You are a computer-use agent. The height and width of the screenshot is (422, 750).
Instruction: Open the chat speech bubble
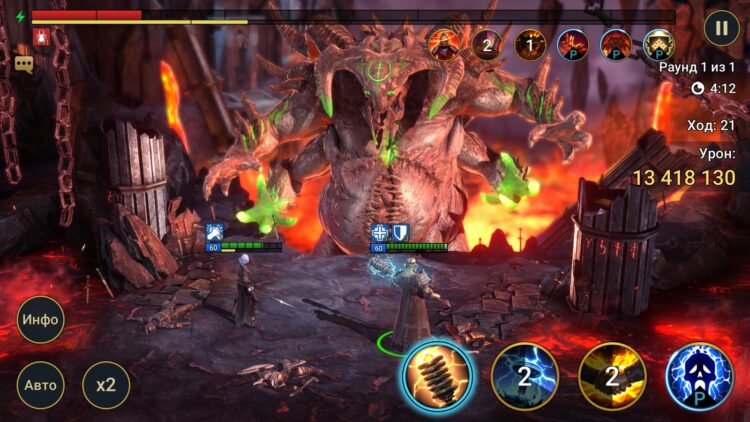tap(23, 63)
